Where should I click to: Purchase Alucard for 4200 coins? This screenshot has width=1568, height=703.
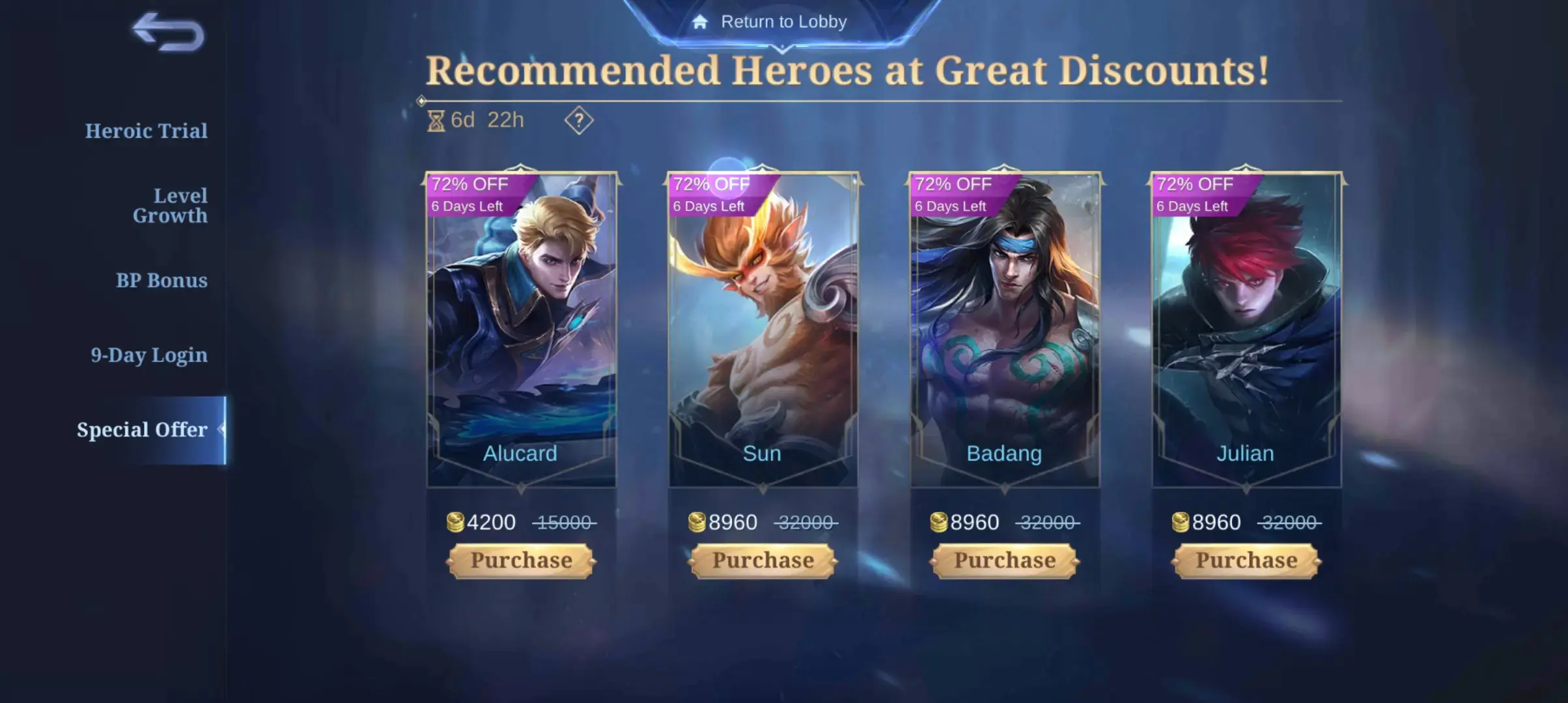520,560
